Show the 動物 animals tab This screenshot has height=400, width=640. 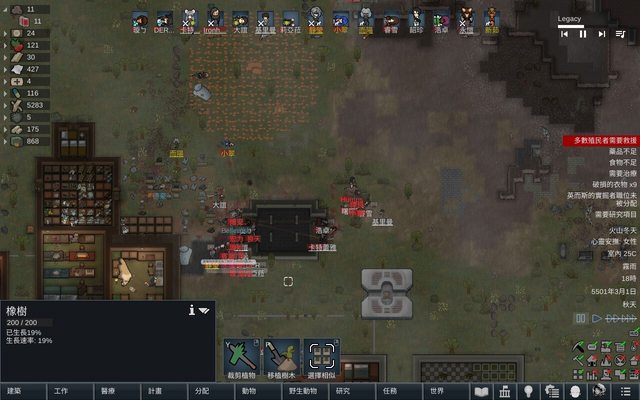[x=248, y=391]
